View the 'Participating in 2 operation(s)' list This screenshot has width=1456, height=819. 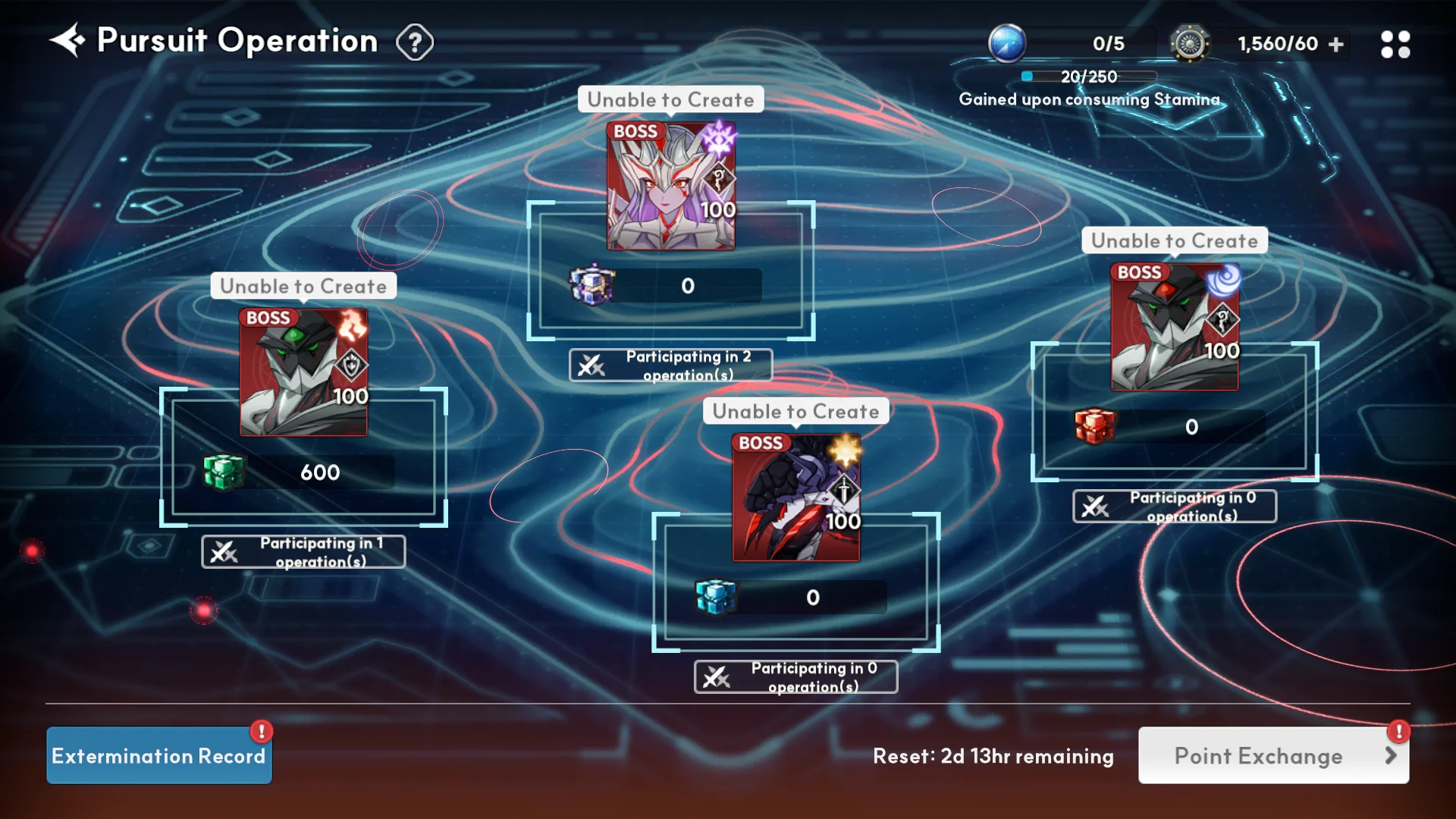[x=671, y=366]
